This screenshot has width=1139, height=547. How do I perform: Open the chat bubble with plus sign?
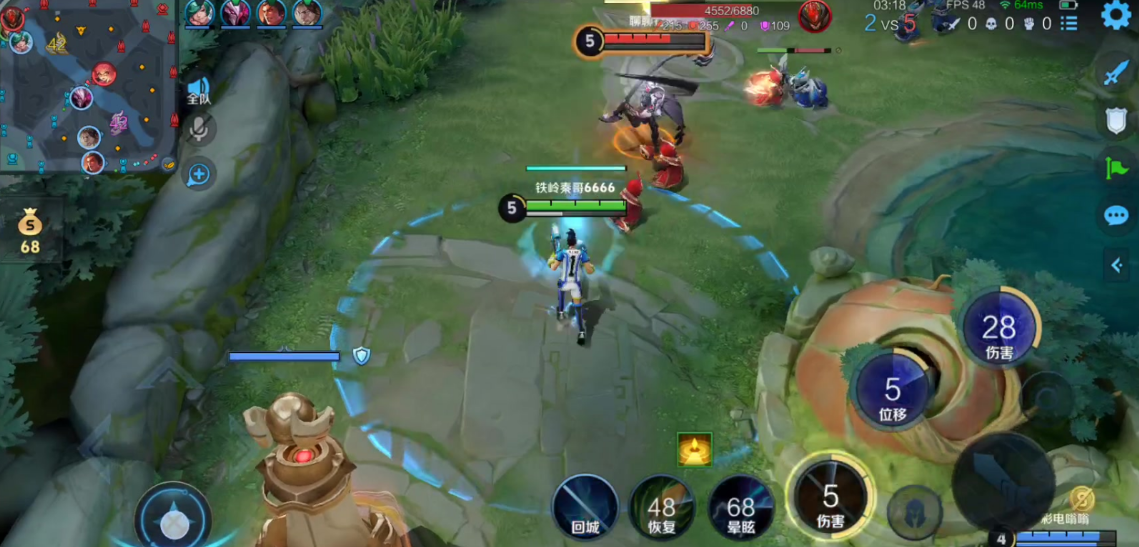[x=199, y=175]
